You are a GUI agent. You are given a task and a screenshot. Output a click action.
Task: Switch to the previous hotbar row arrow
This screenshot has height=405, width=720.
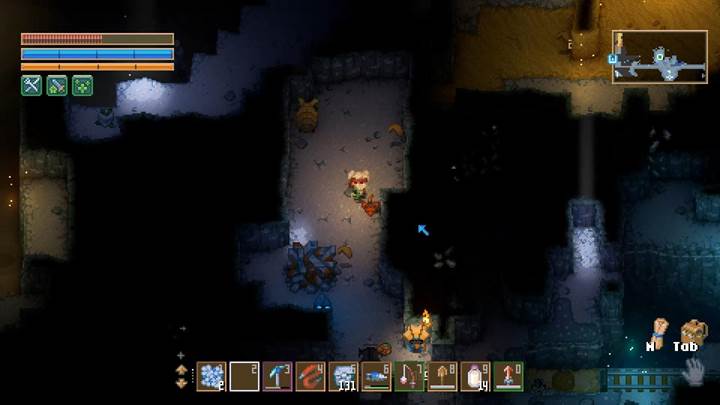(181, 369)
